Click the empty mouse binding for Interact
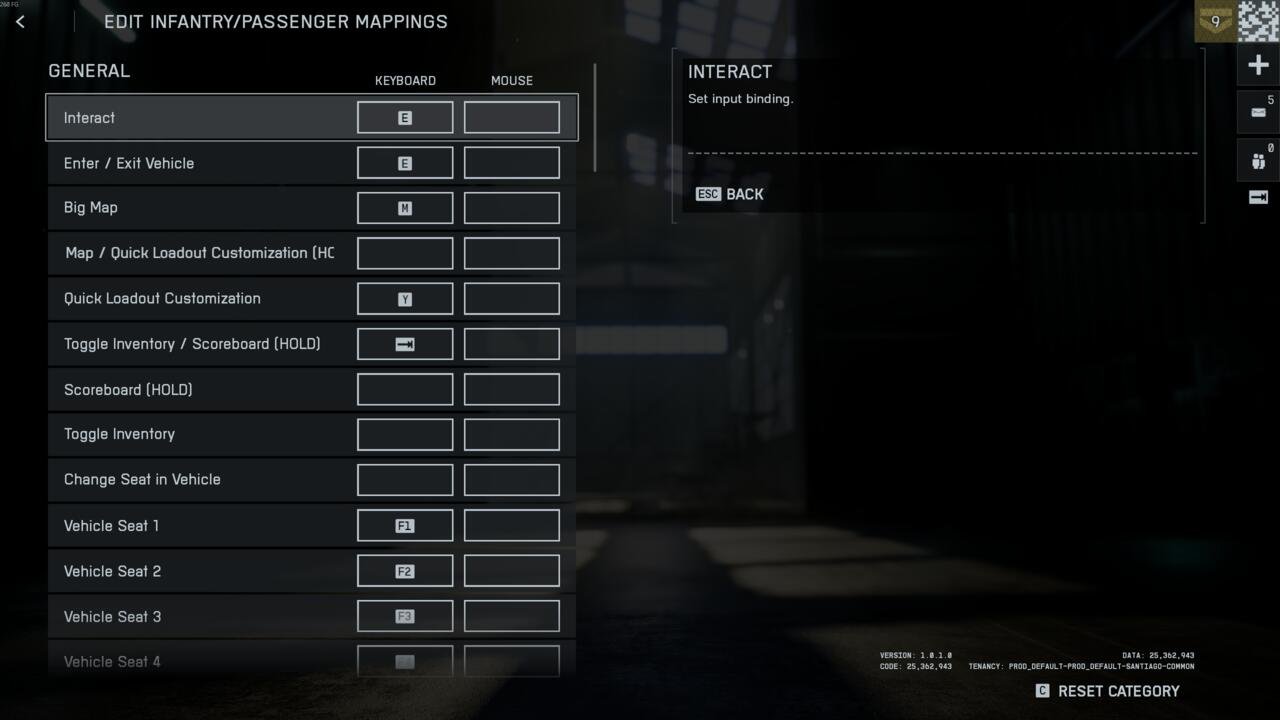 [511, 117]
